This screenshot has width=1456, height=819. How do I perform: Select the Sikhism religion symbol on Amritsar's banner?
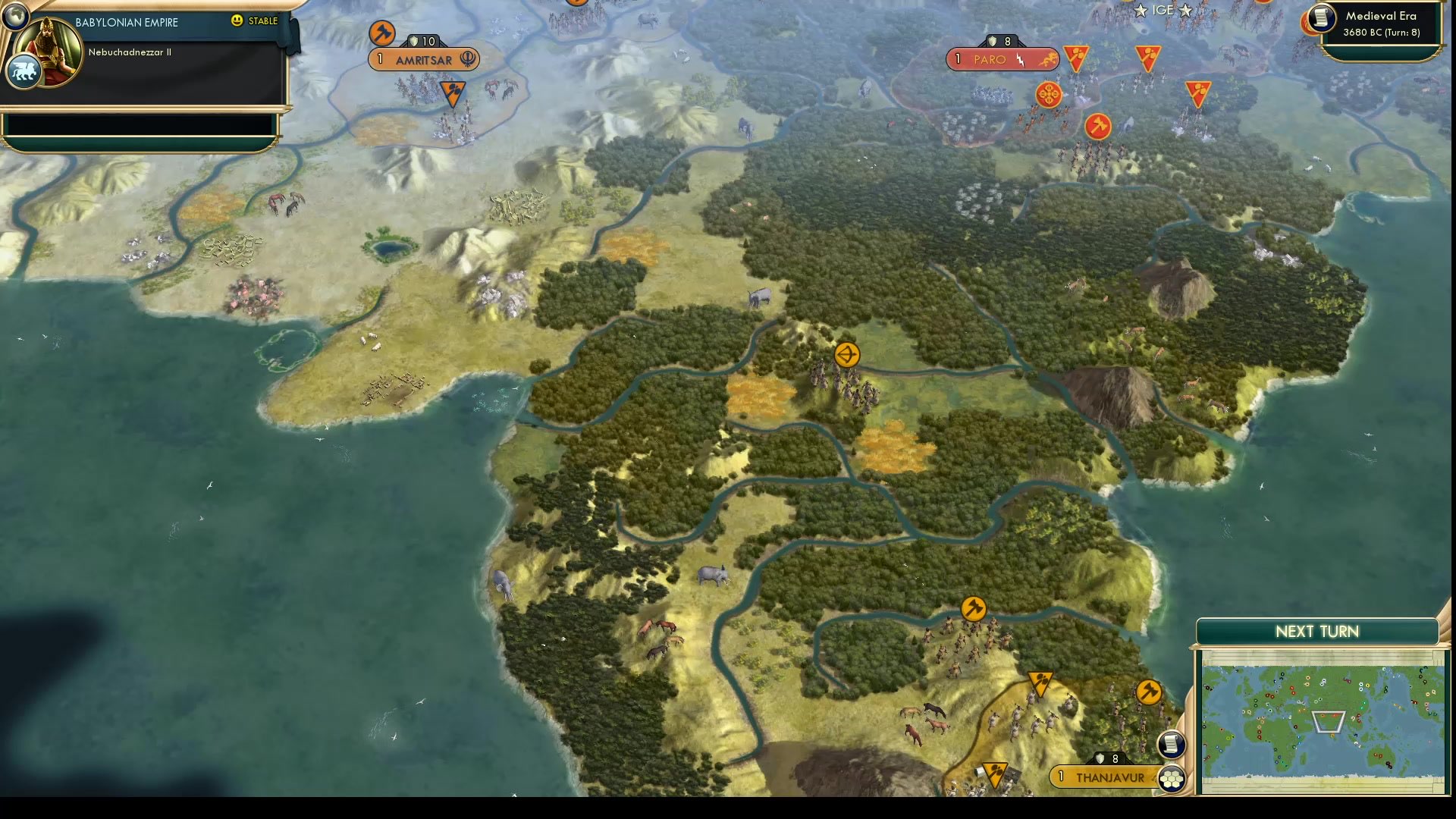(x=467, y=59)
